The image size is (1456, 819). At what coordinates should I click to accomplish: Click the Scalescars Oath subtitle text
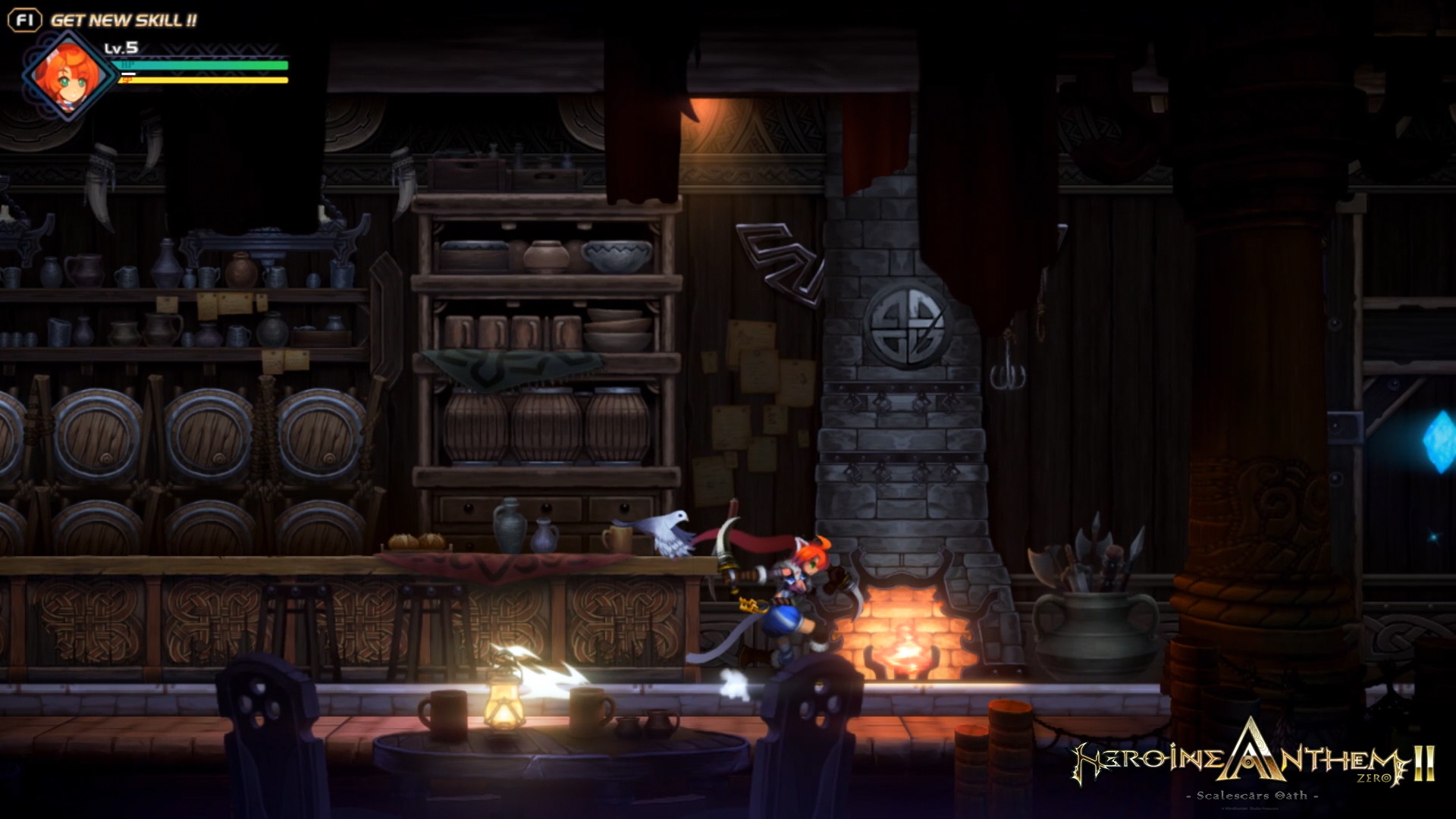tap(1251, 795)
